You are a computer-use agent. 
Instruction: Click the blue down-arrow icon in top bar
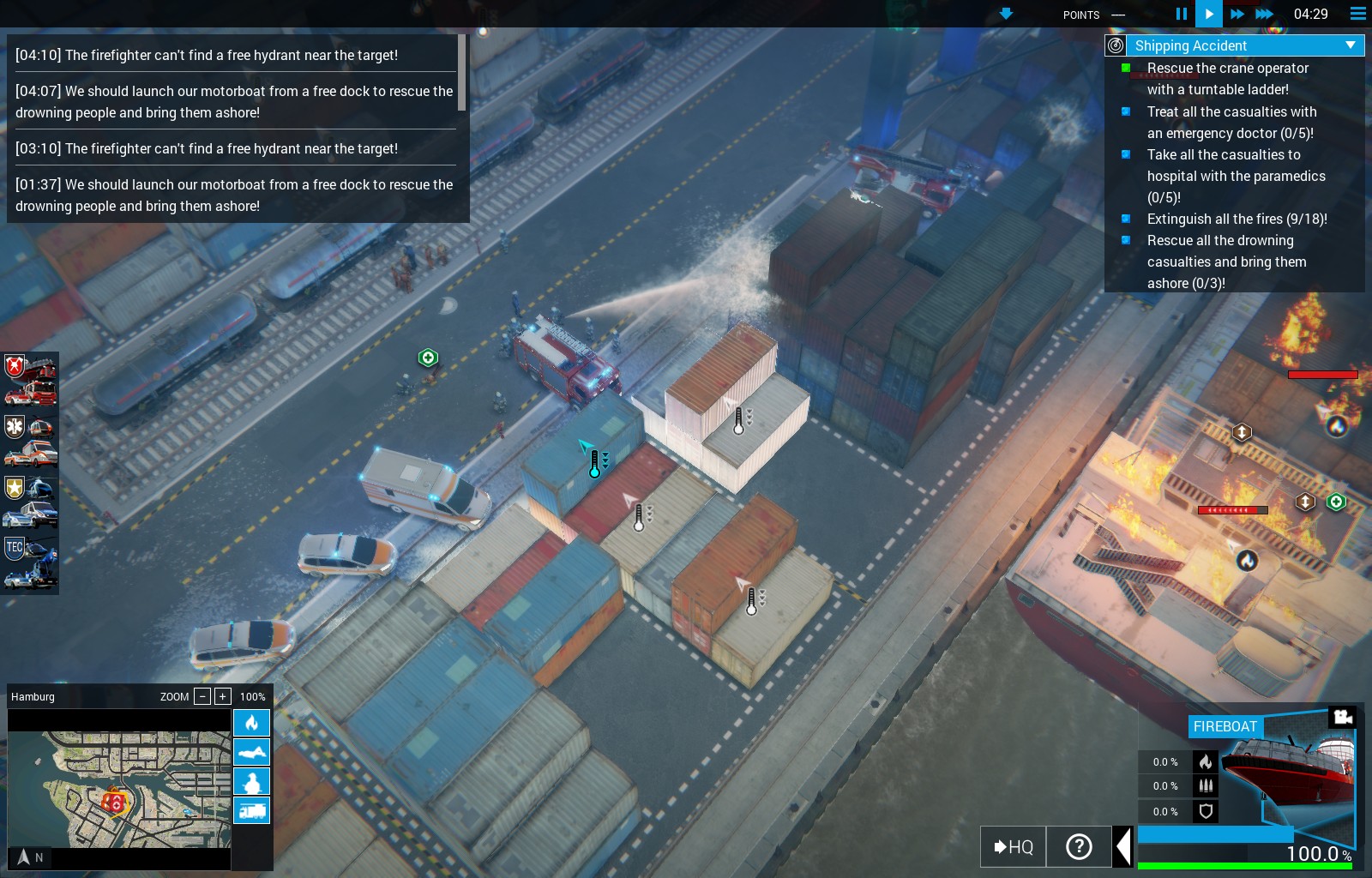pos(1006,14)
